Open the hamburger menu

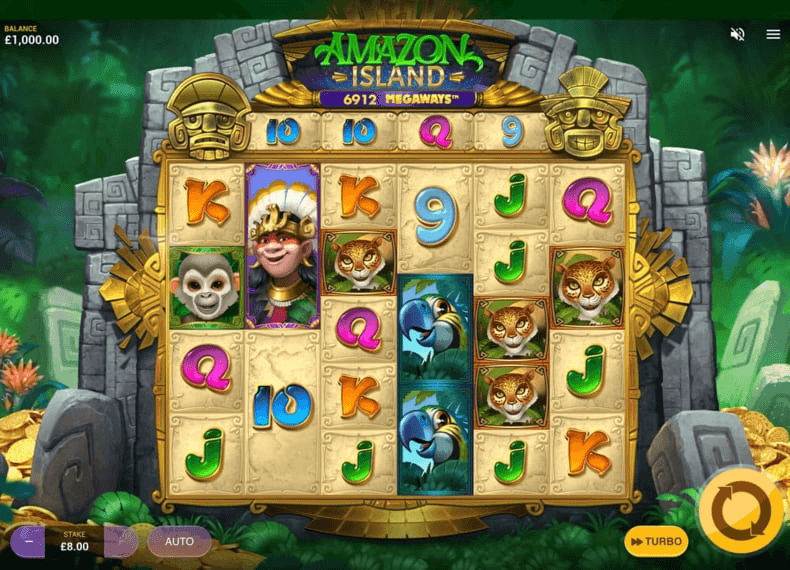[x=773, y=34]
